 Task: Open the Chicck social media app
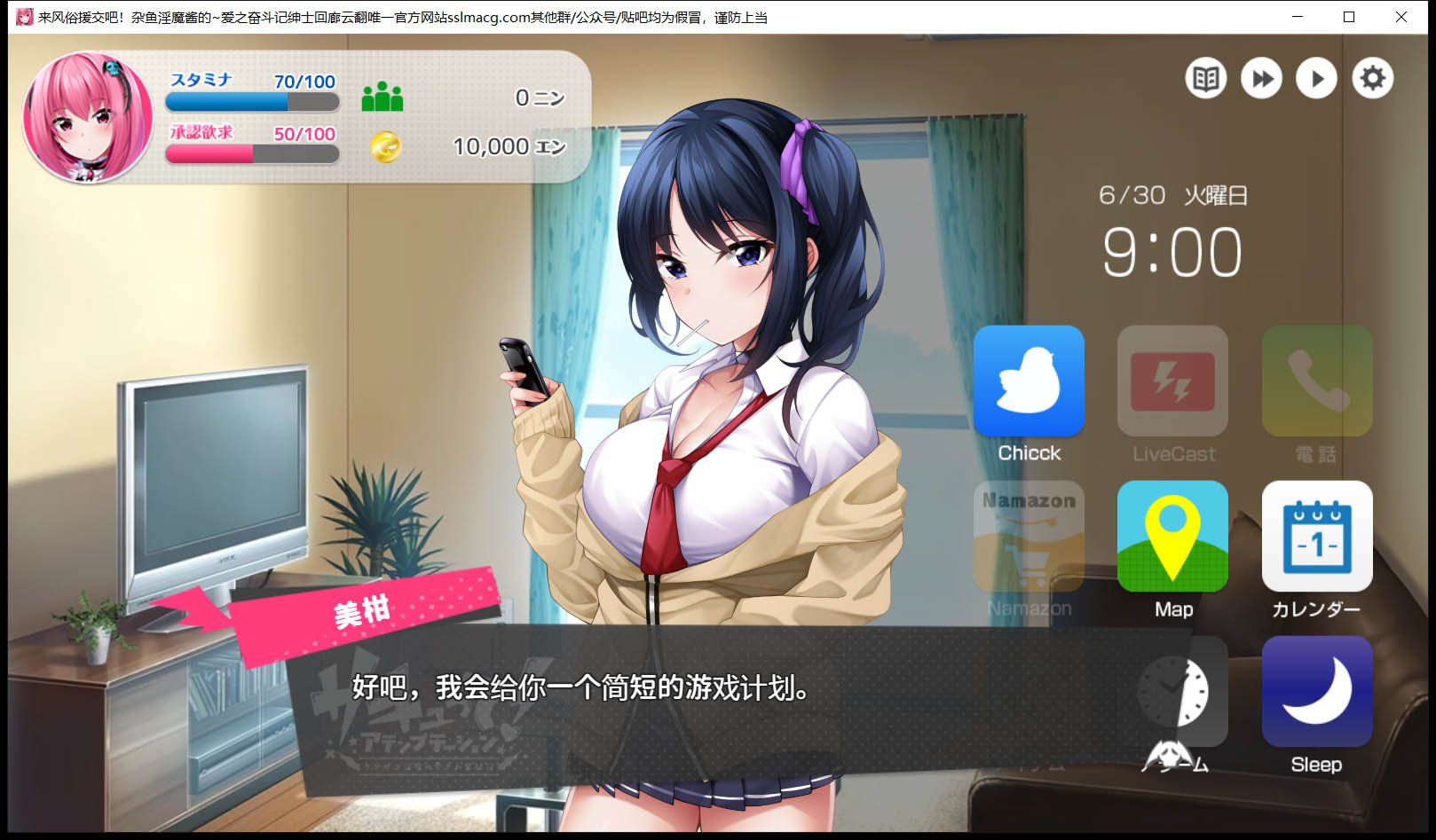[x=1029, y=381]
